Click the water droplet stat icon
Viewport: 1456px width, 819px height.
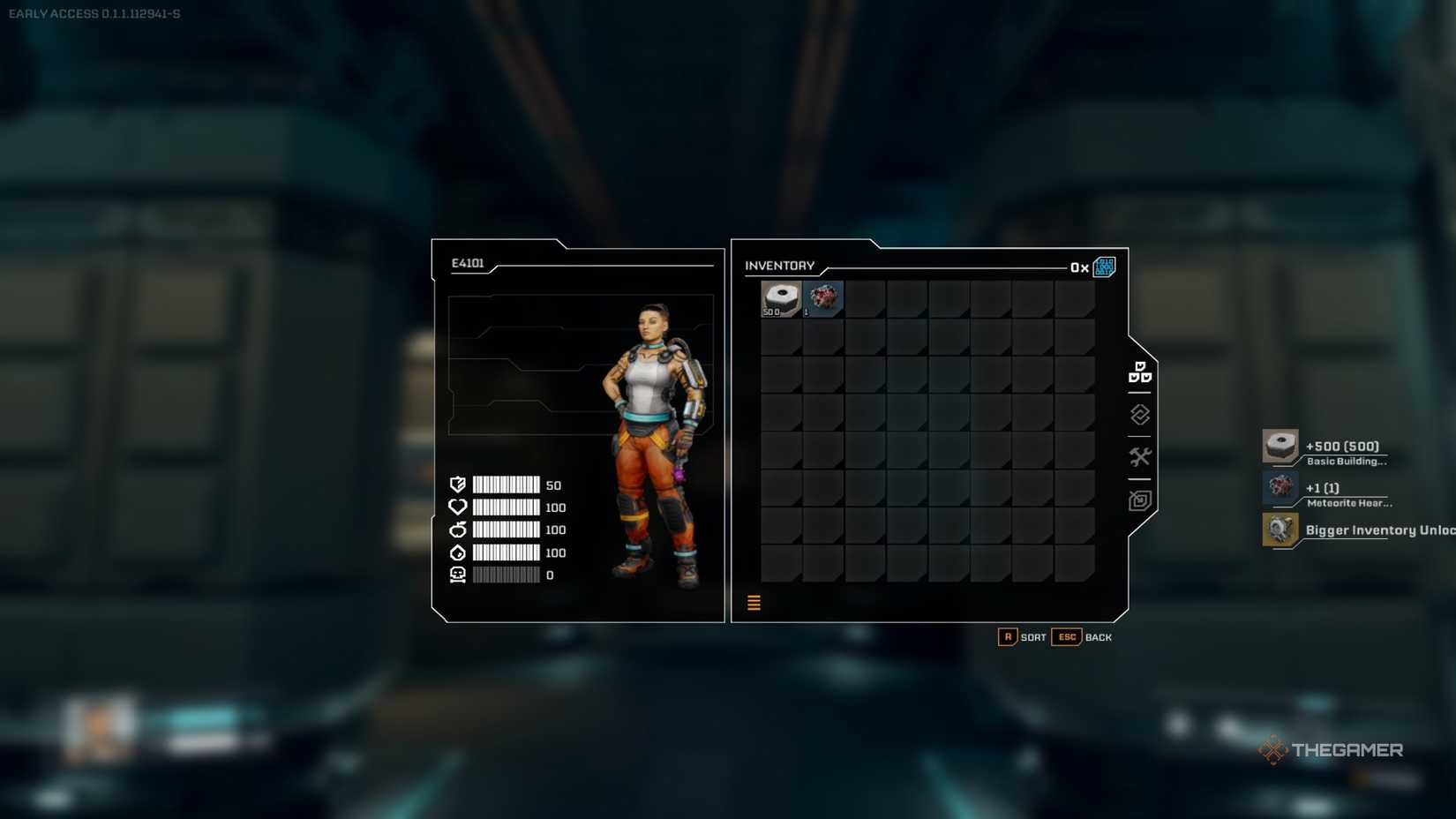[456, 552]
